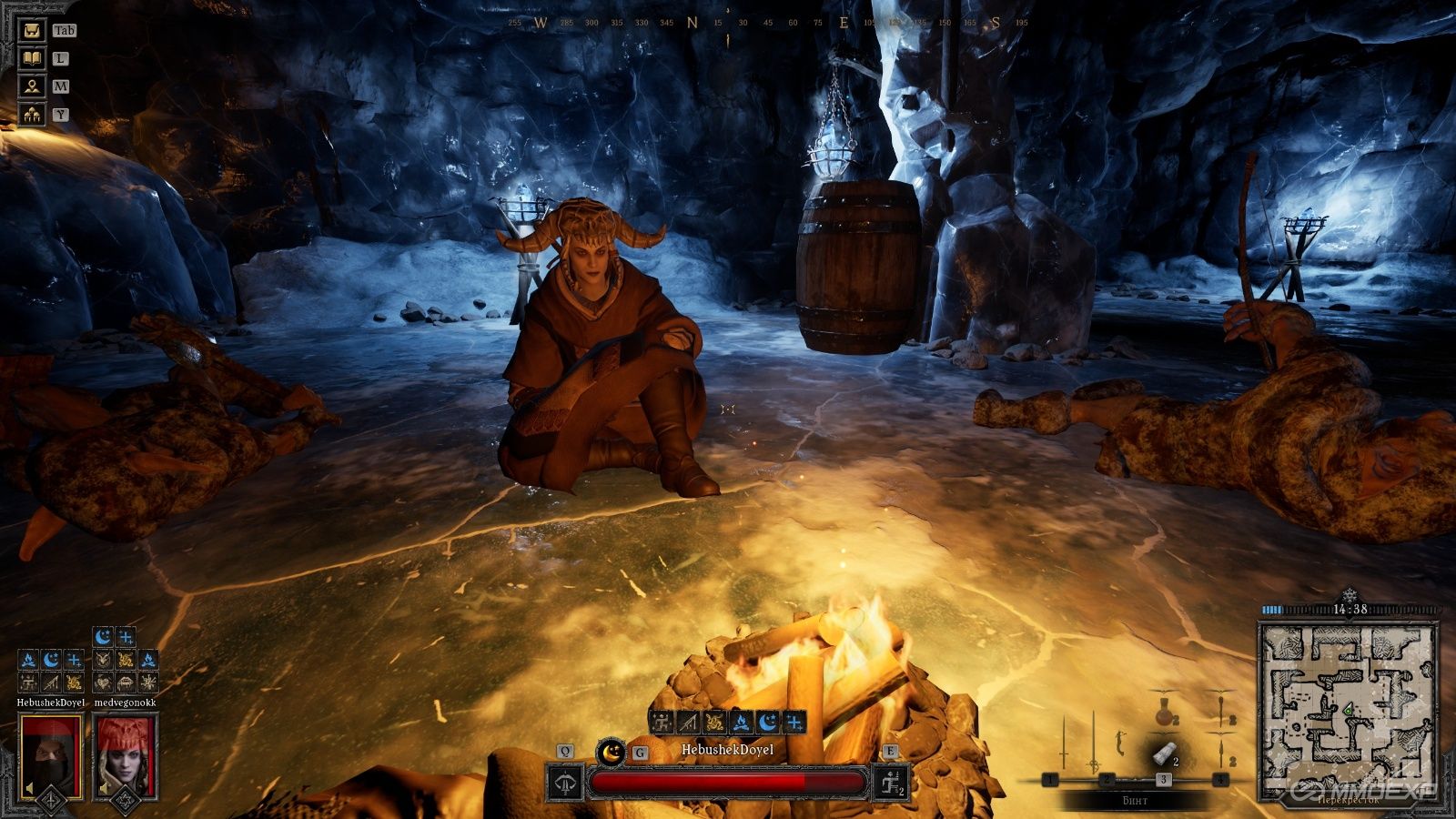The width and height of the screenshot is (1456, 819).
Task: Mute HebushekDoyel using the speaker icon
Action: (x=30, y=786)
